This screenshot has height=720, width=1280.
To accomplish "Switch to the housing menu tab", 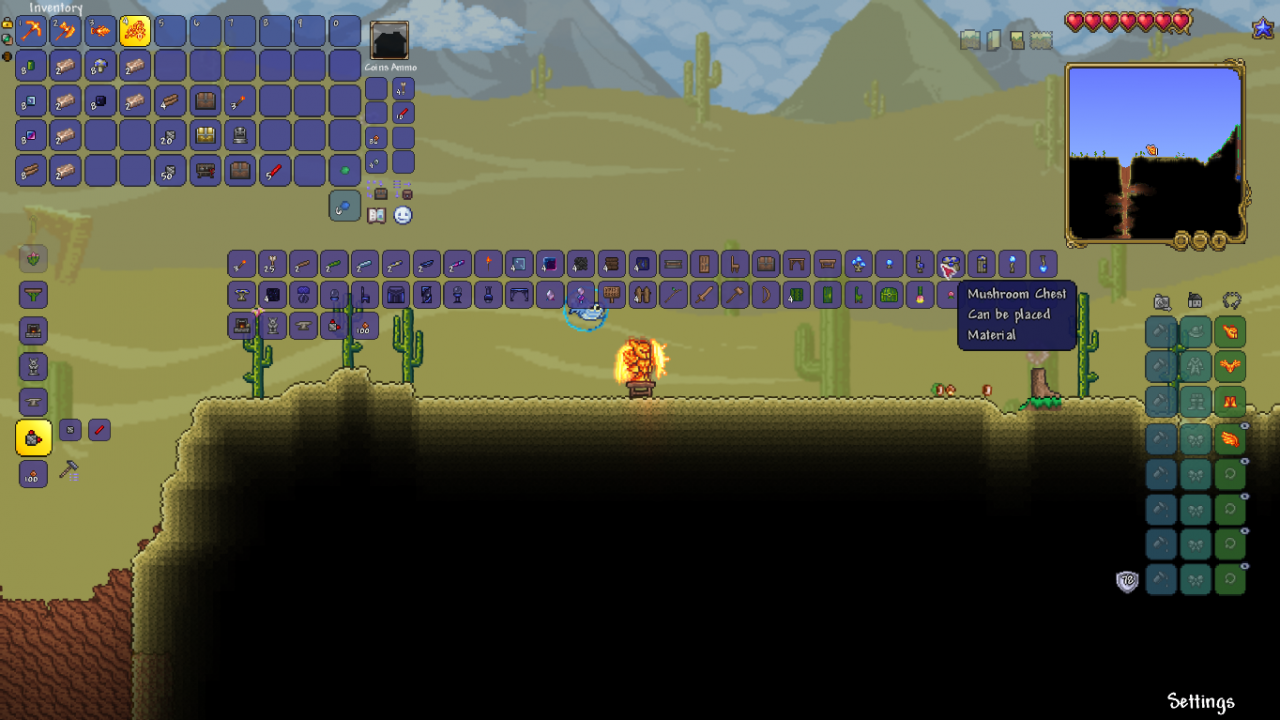I will point(1194,301).
